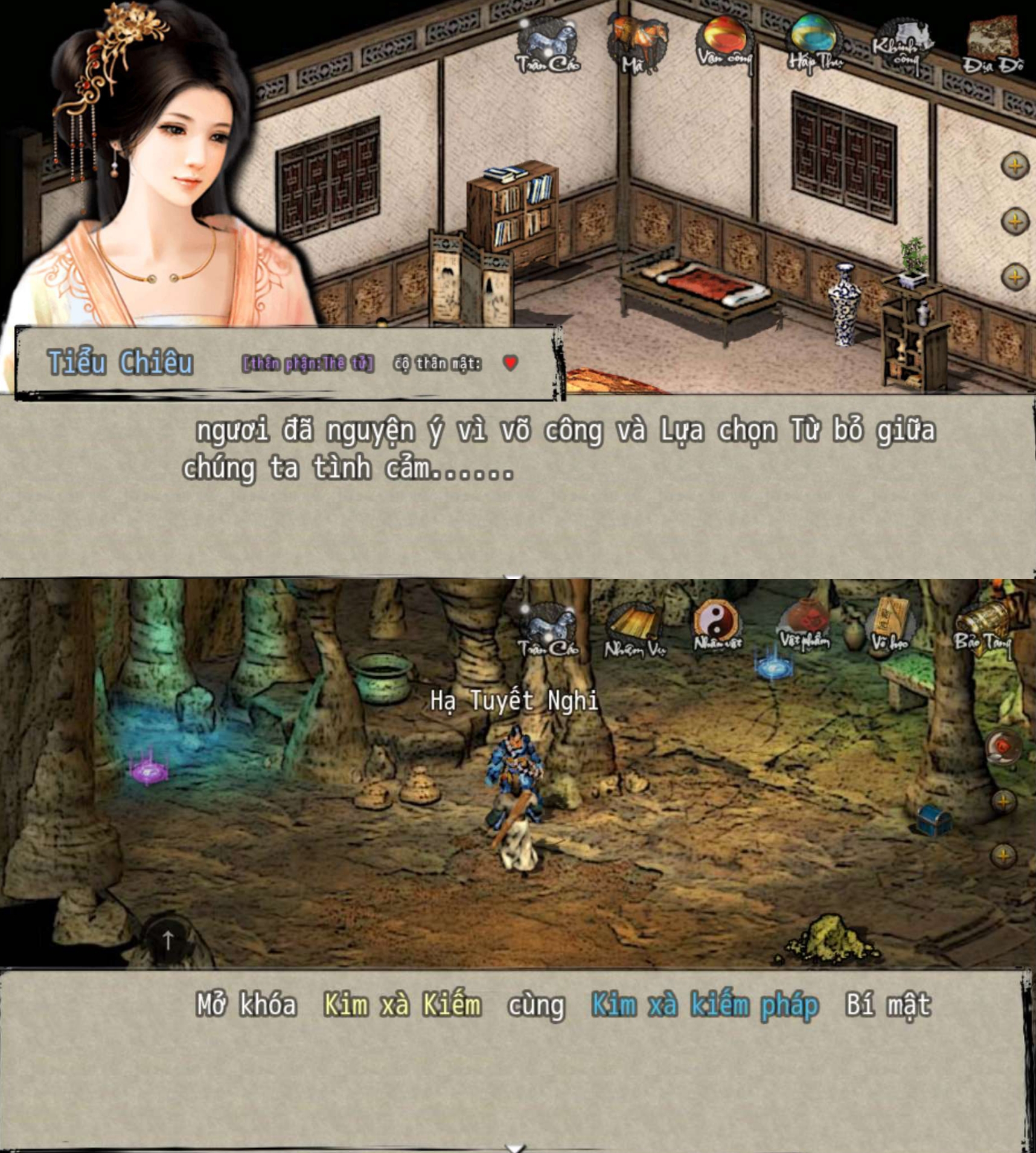Viewport: 1036px width, 1153px height.
Task: Open the Mã horse menu
Action: pos(638,42)
